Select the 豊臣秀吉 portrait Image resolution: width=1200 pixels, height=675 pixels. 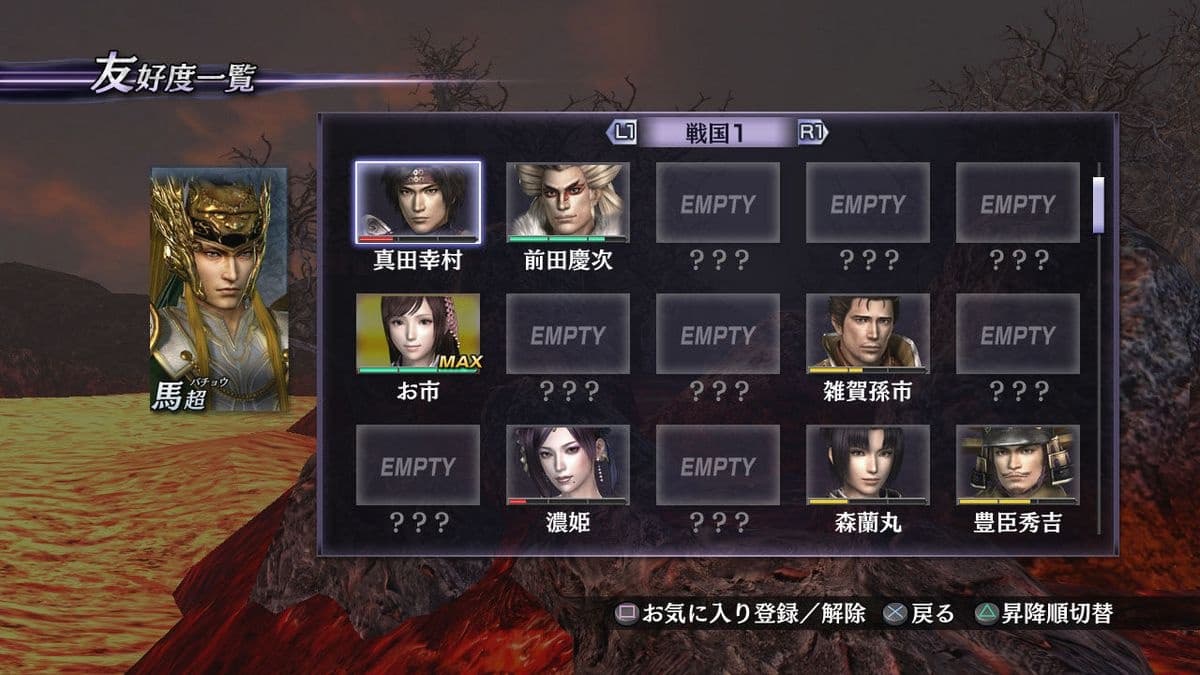pos(1018,464)
